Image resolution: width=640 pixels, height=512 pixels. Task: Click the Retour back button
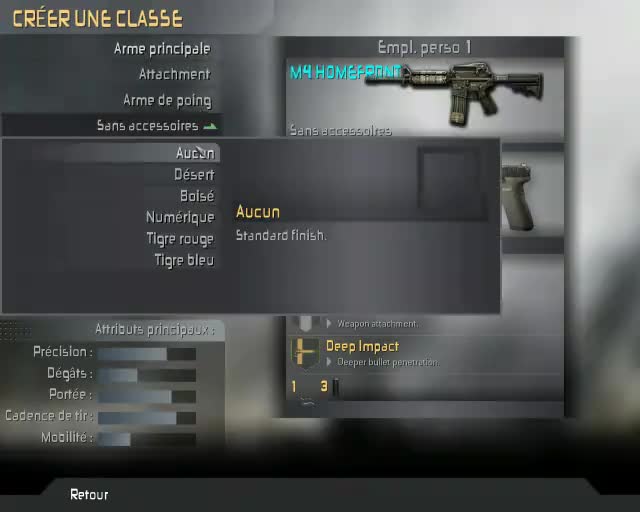point(89,494)
